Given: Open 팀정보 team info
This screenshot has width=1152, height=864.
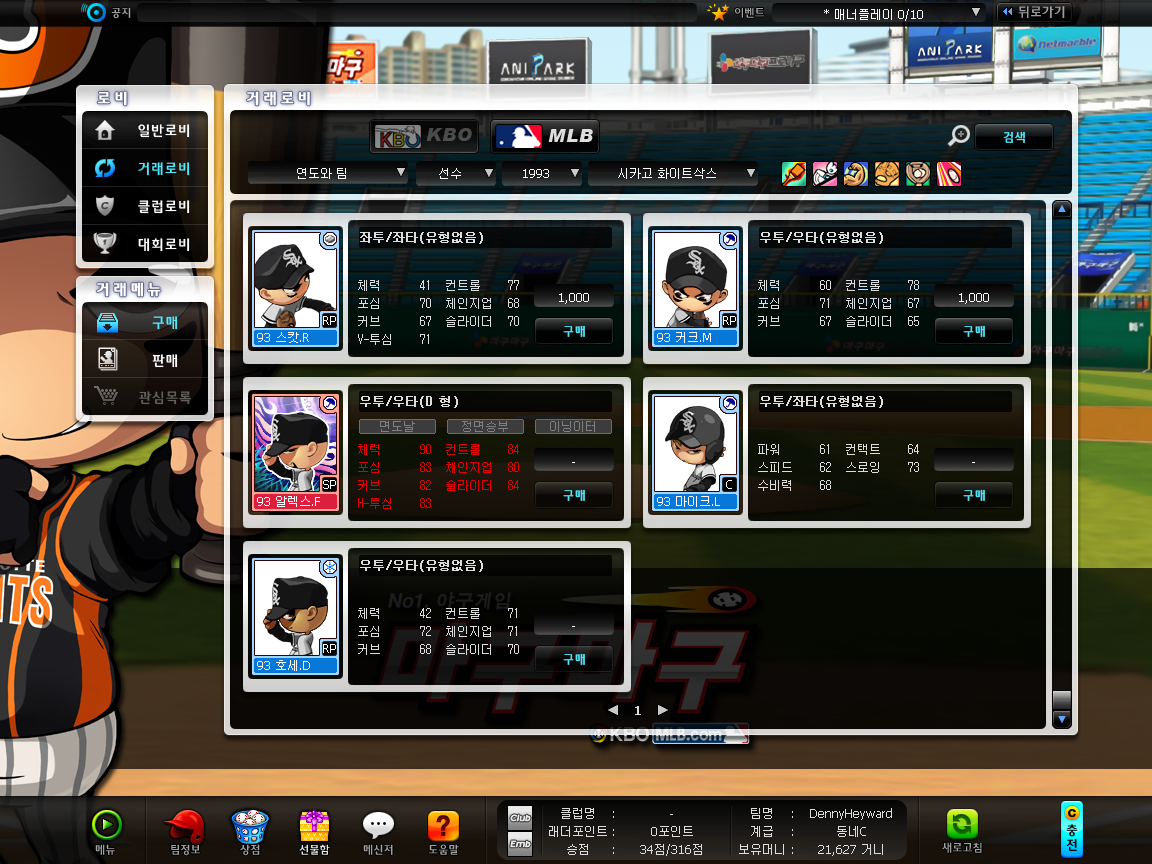Looking at the screenshot, I should coord(185,831).
